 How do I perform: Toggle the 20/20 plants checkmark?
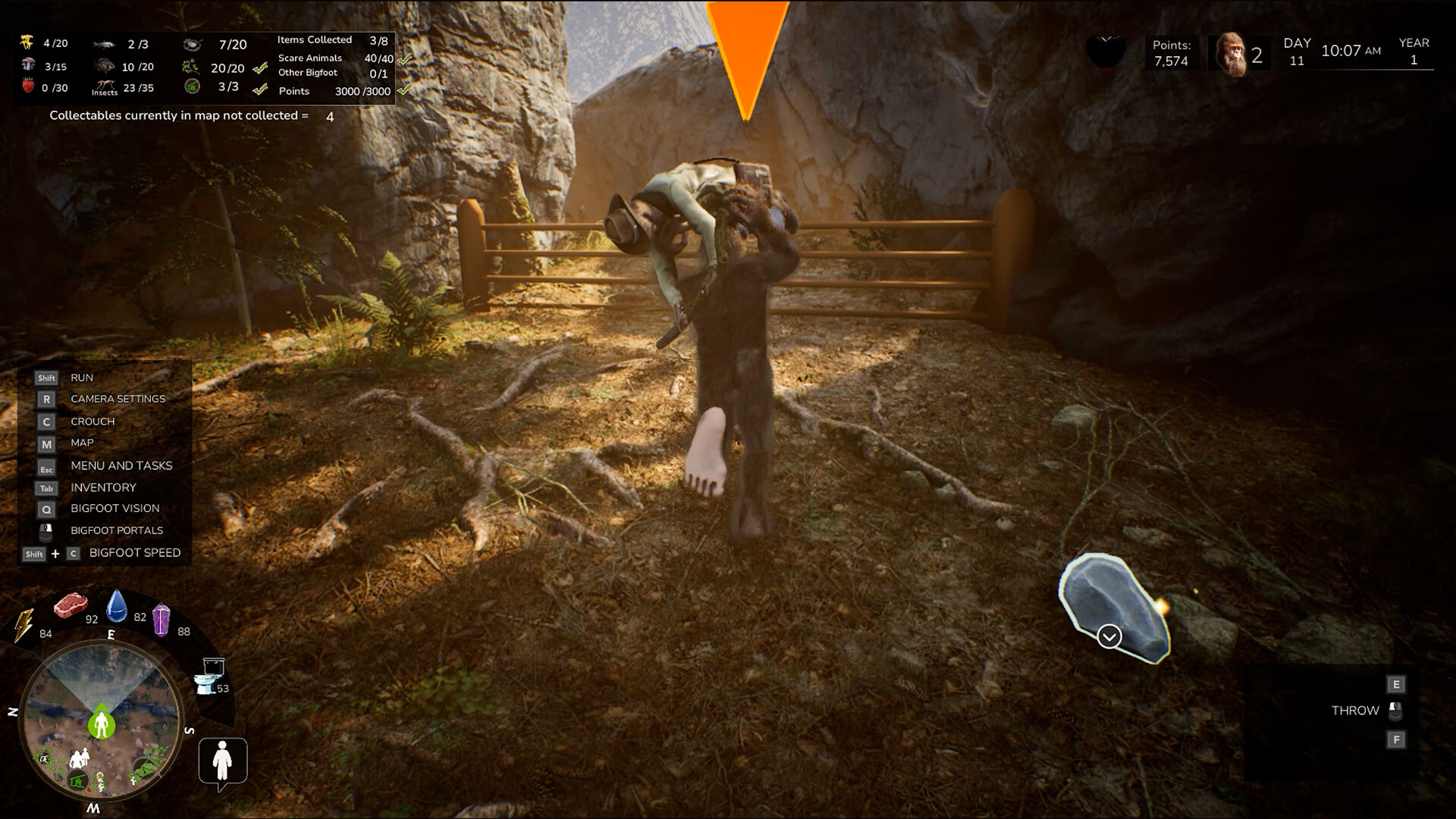point(260,67)
